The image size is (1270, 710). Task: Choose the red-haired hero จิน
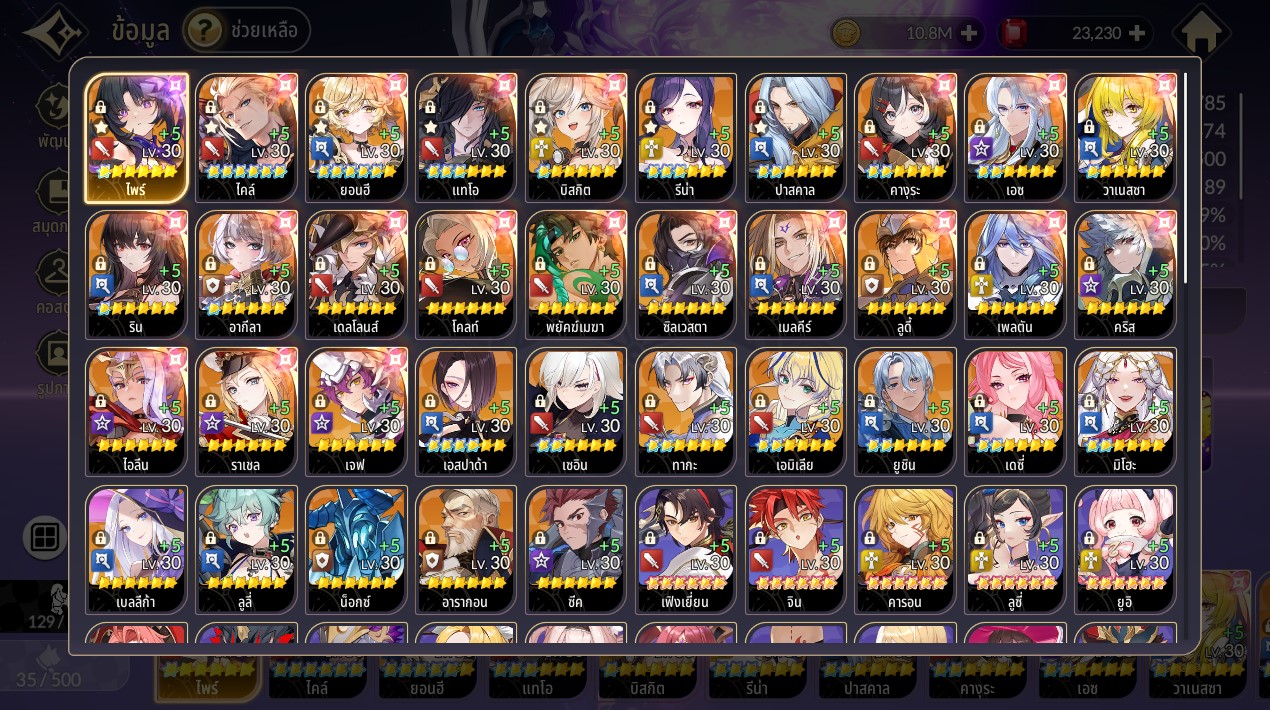[796, 549]
